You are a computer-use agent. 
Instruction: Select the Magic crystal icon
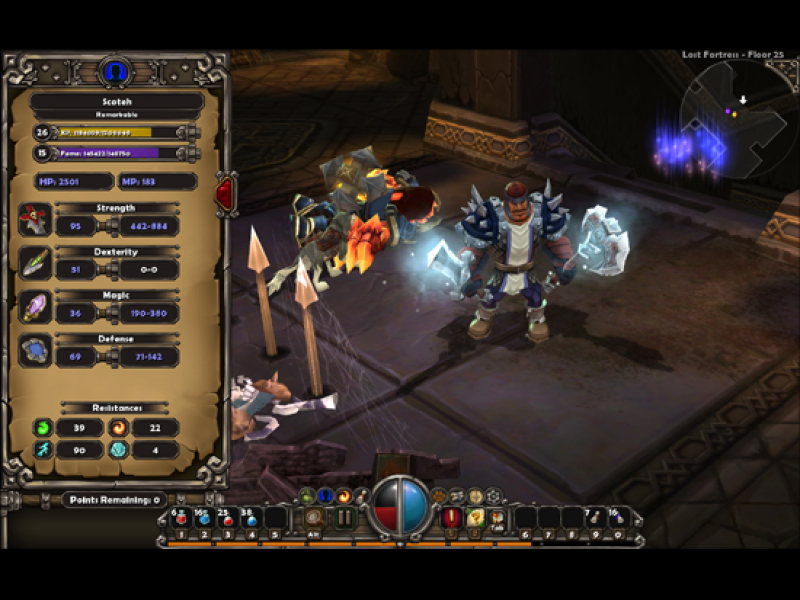click(35, 306)
